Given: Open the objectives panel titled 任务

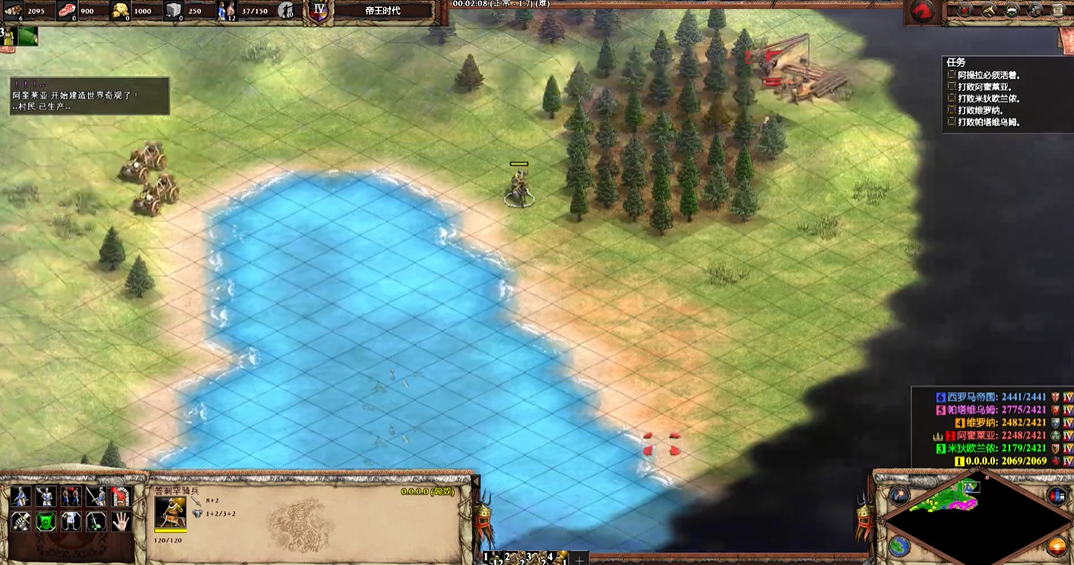Looking at the screenshot, I should click(x=957, y=62).
